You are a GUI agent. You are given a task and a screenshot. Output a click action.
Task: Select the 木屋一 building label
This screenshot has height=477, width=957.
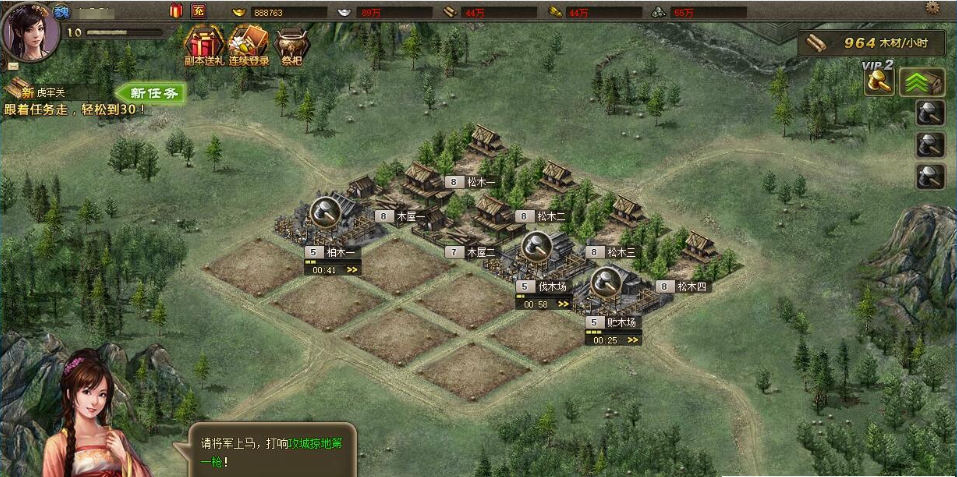(410, 215)
